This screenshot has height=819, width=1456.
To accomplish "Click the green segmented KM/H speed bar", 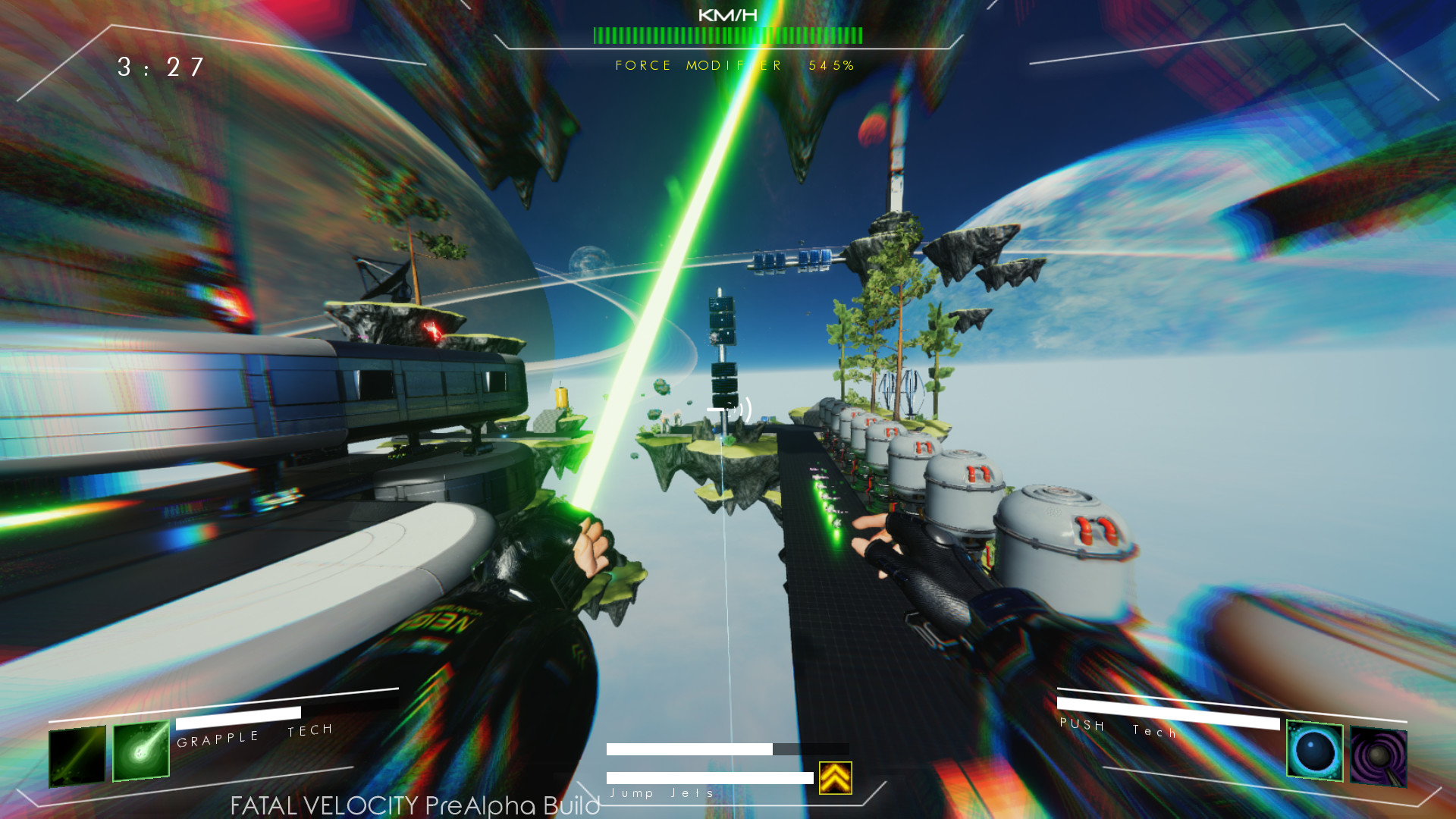I will tap(728, 33).
